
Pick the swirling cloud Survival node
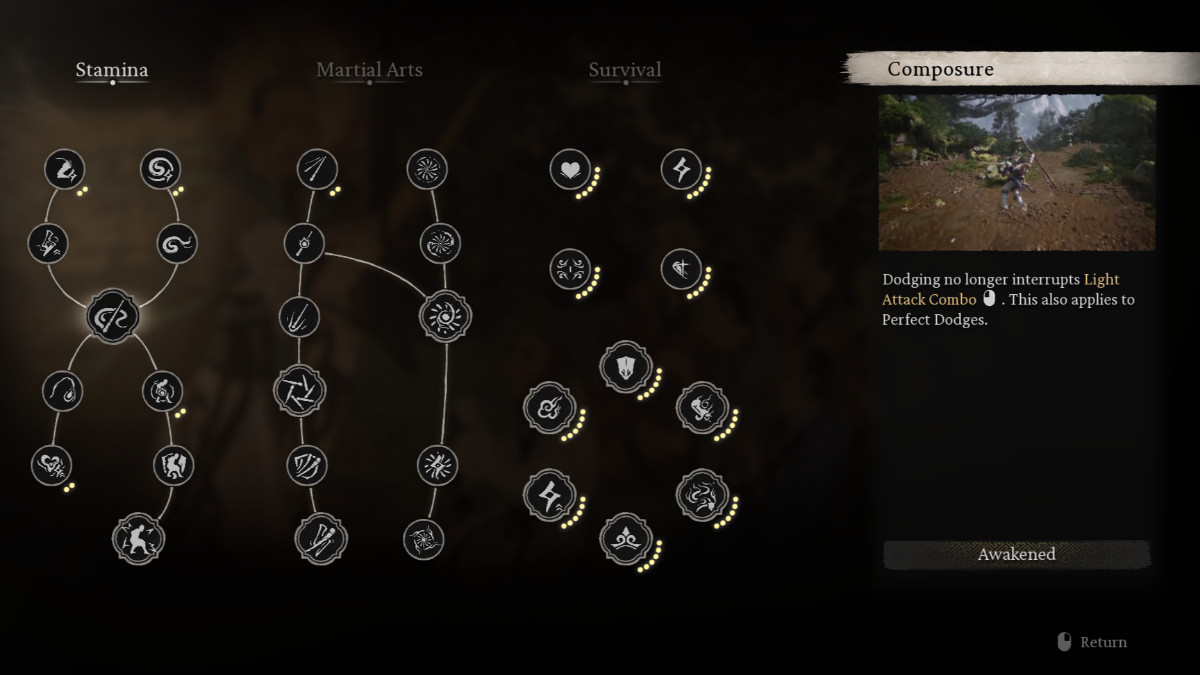(551, 408)
